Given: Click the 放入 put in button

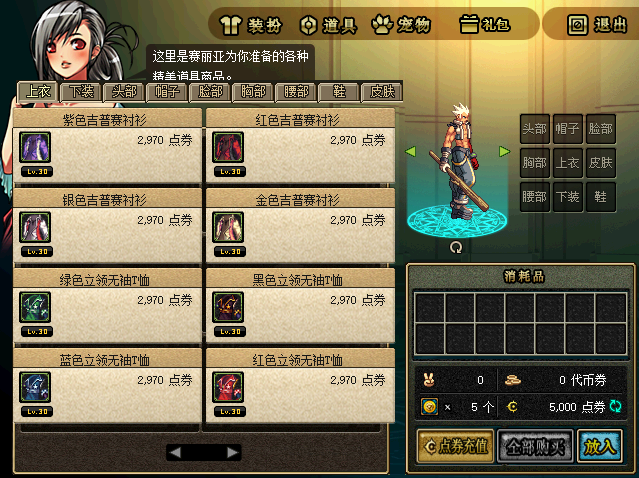Looking at the screenshot, I should click(599, 446).
